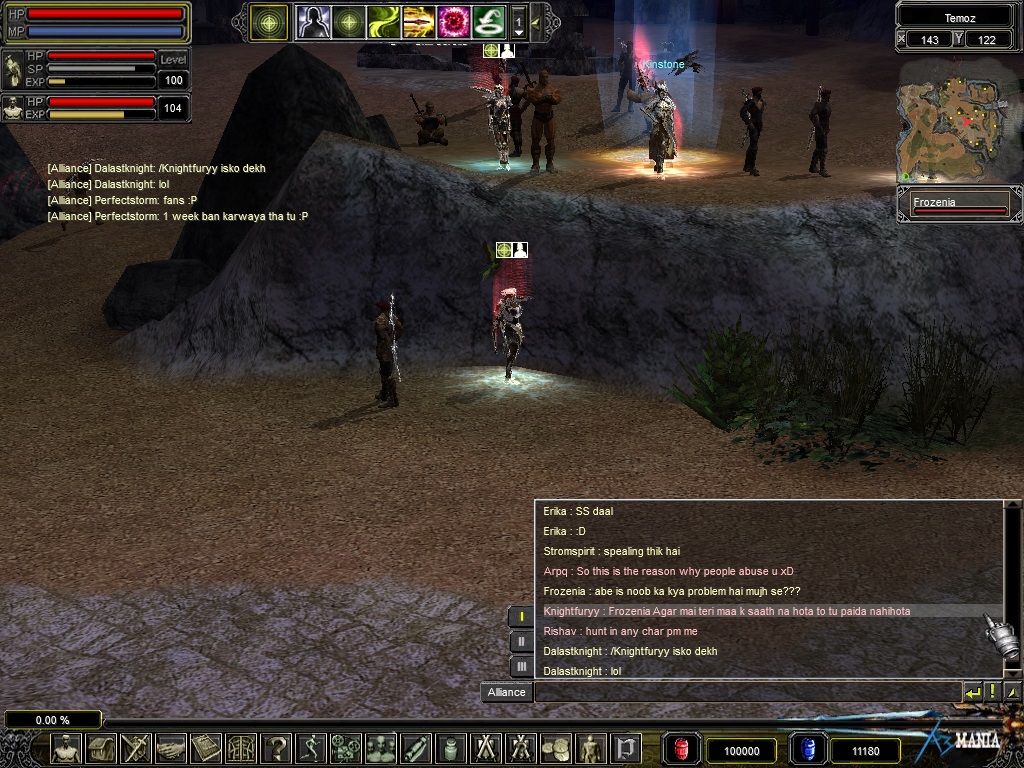Use the red health potion slot
Viewport: 1024px width, 768px height.
pos(679,749)
